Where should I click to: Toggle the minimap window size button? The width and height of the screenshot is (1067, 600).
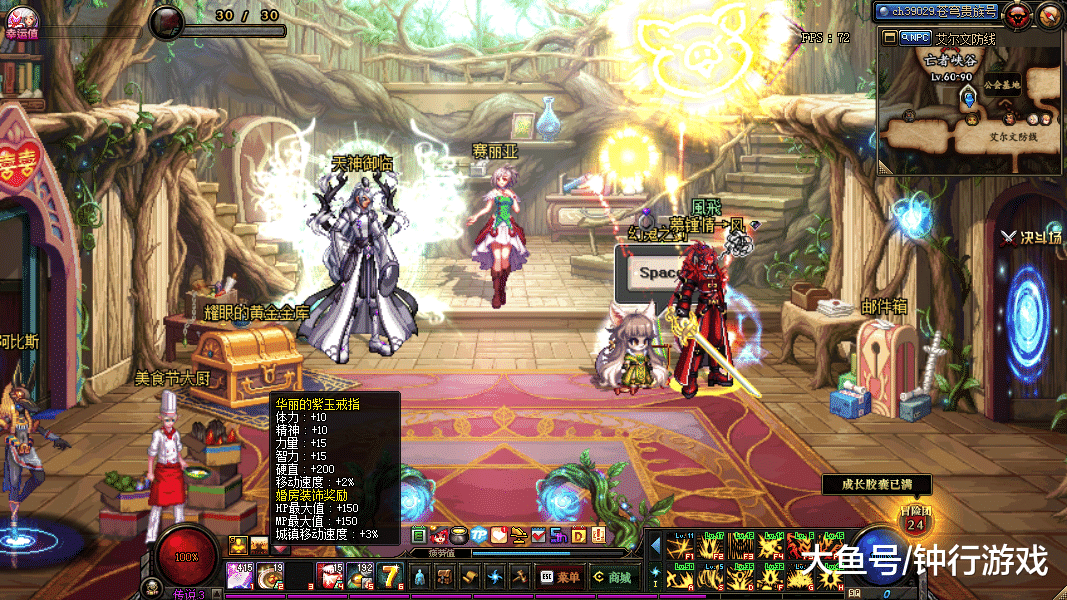[x=891, y=38]
